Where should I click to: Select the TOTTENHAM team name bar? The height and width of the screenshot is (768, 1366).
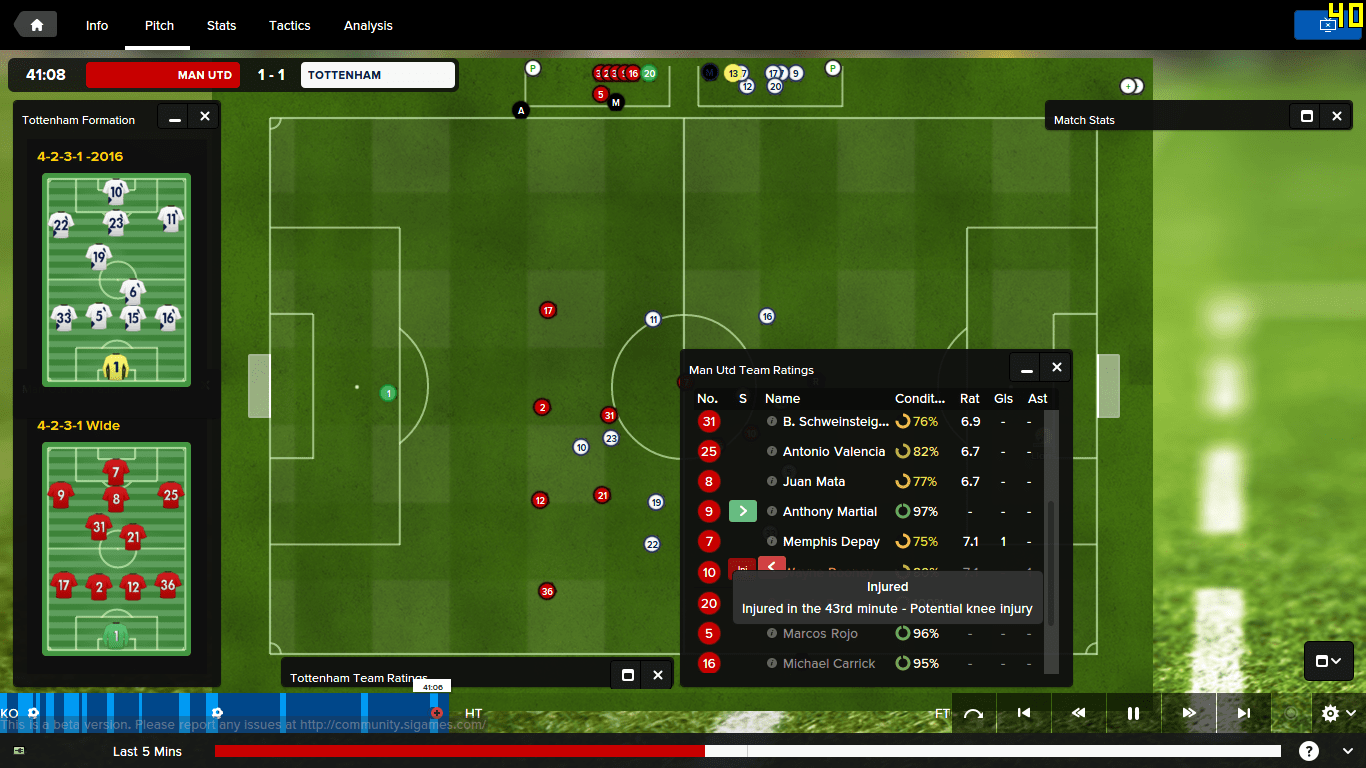(x=377, y=74)
